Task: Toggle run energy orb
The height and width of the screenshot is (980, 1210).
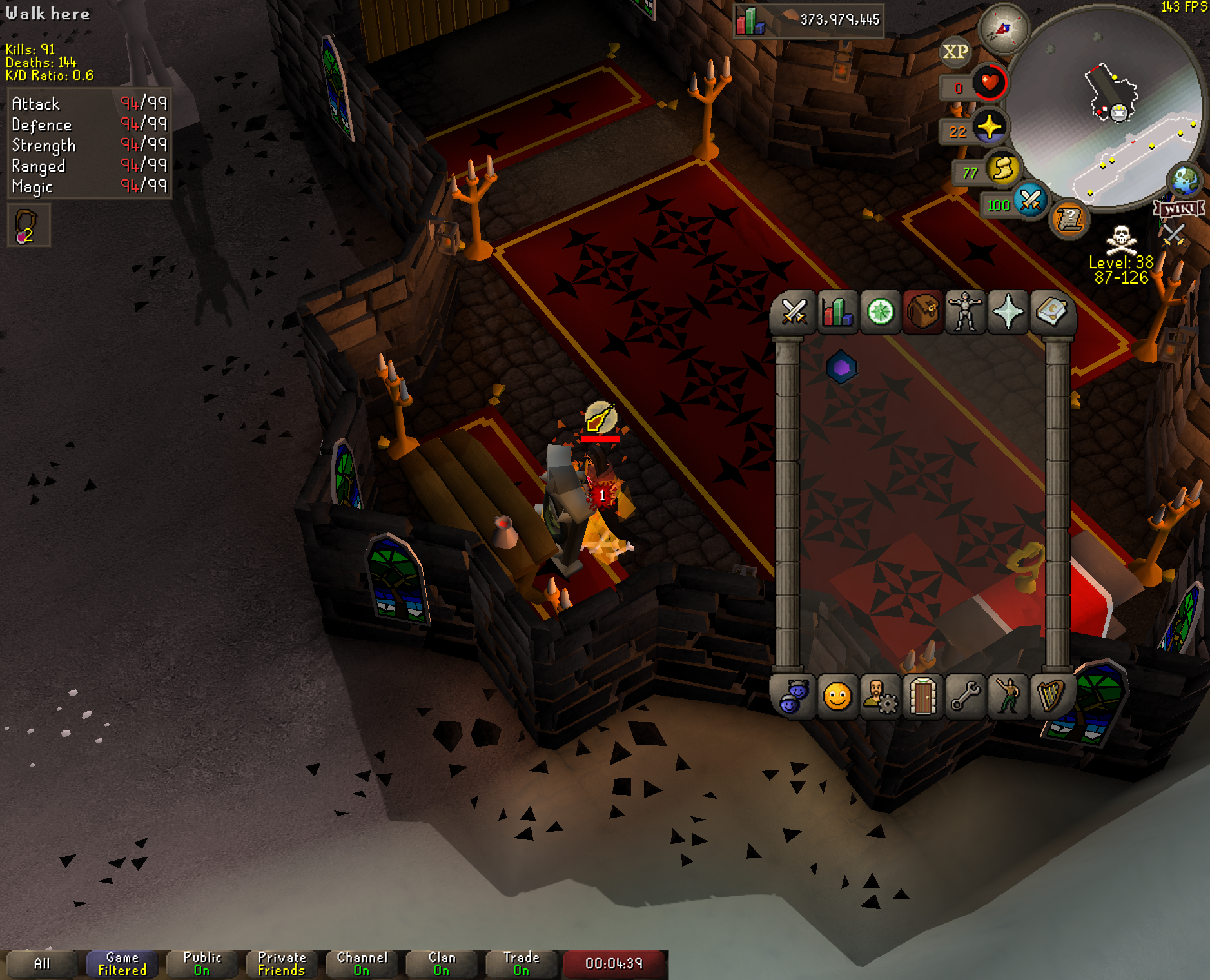Action: coord(1002,170)
